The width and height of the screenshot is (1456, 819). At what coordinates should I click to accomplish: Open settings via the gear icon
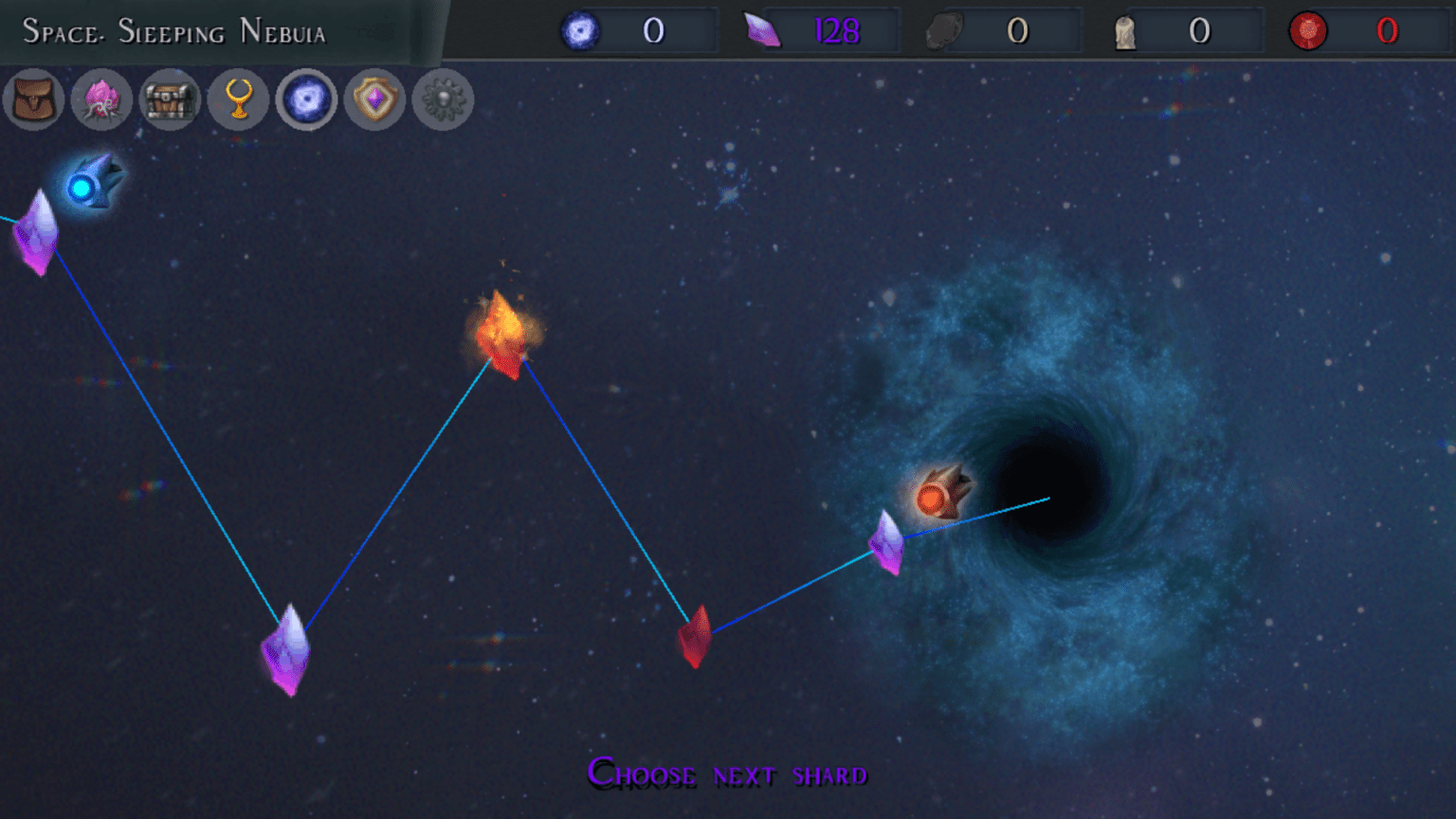tap(444, 100)
